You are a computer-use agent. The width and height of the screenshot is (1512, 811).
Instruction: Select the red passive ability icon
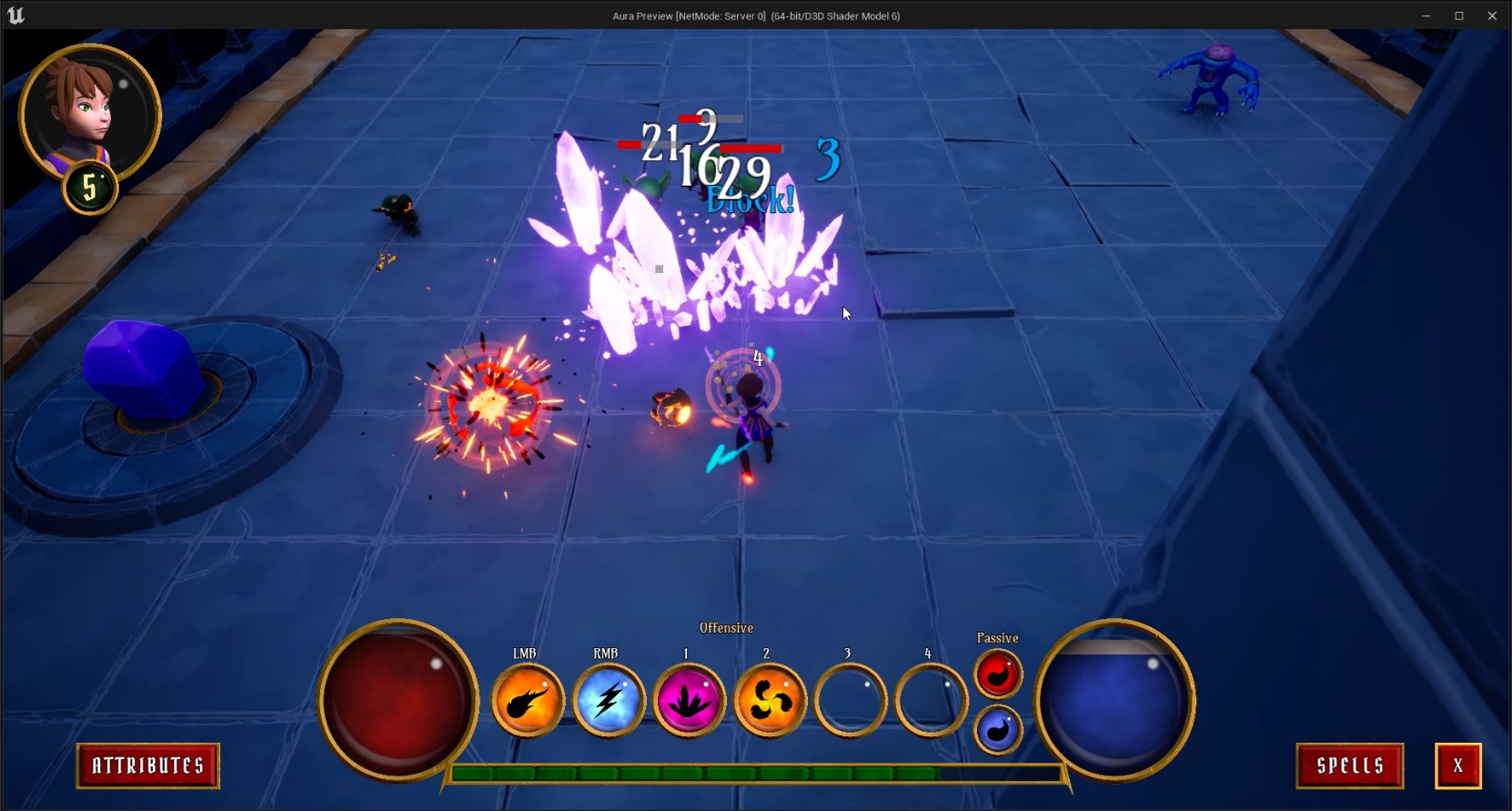(x=998, y=674)
